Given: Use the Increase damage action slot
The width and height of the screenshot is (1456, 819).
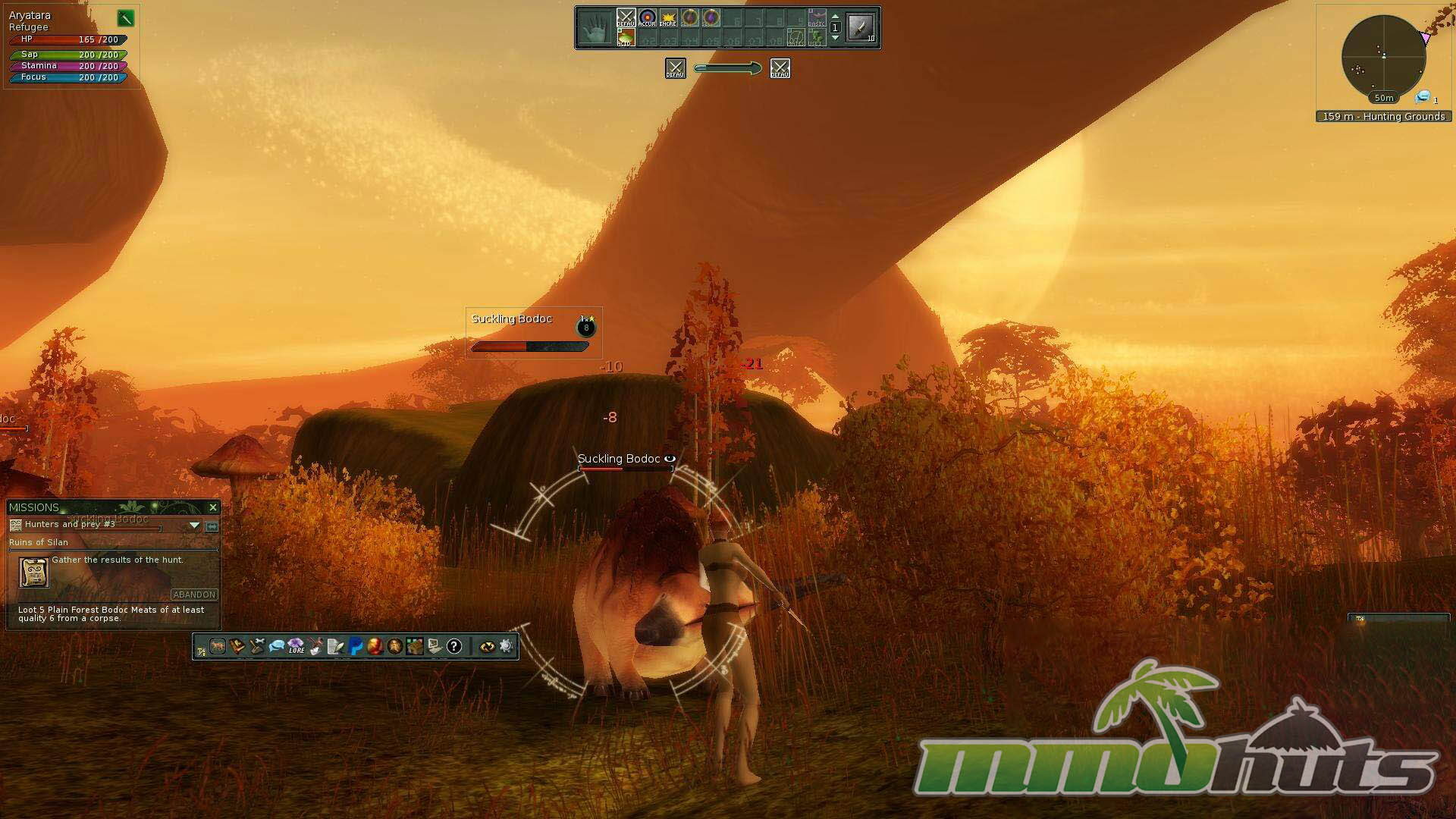Looking at the screenshot, I should 668,18.
